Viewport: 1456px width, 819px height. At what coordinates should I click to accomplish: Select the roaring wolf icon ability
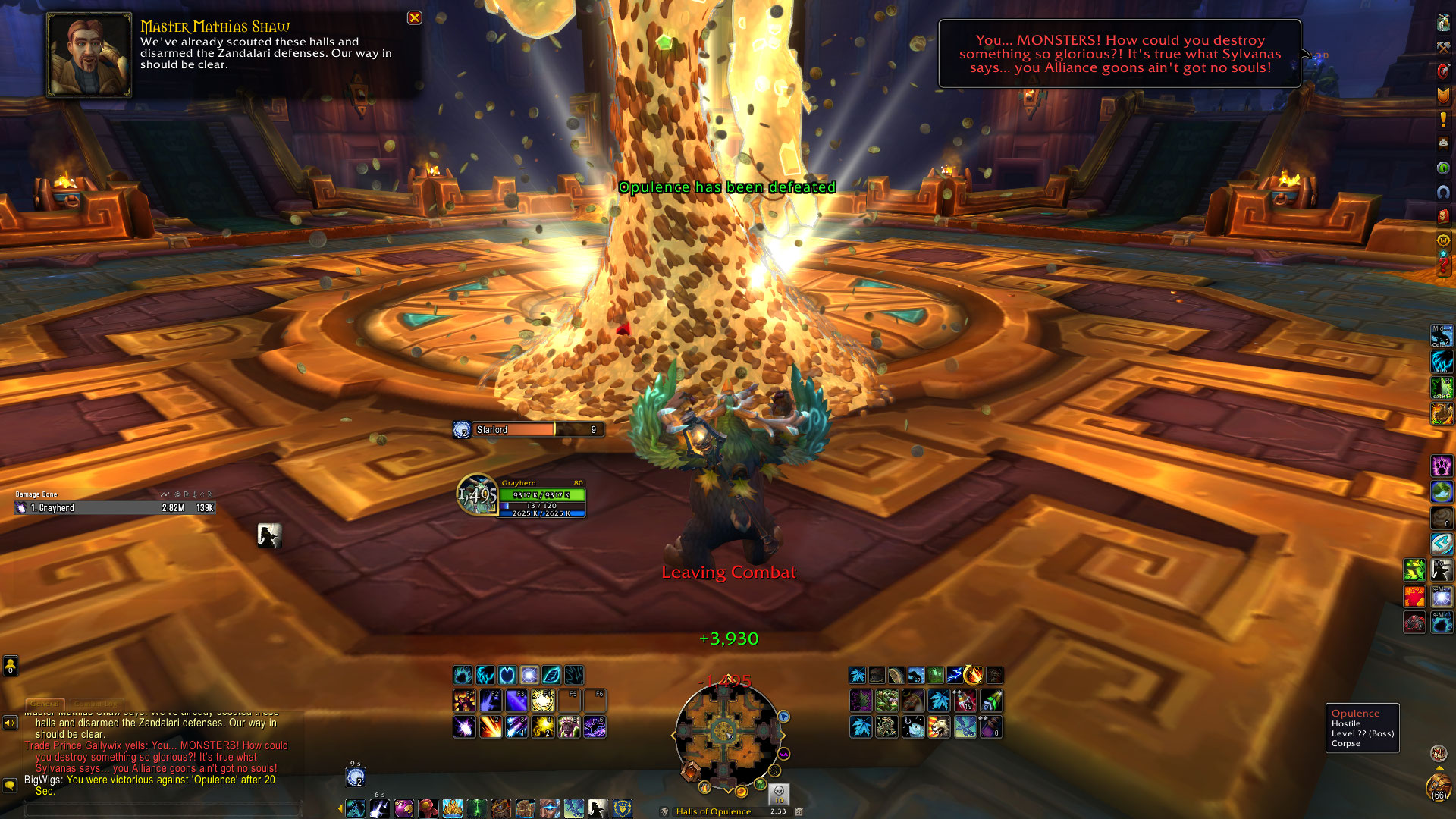coord(938,727)
